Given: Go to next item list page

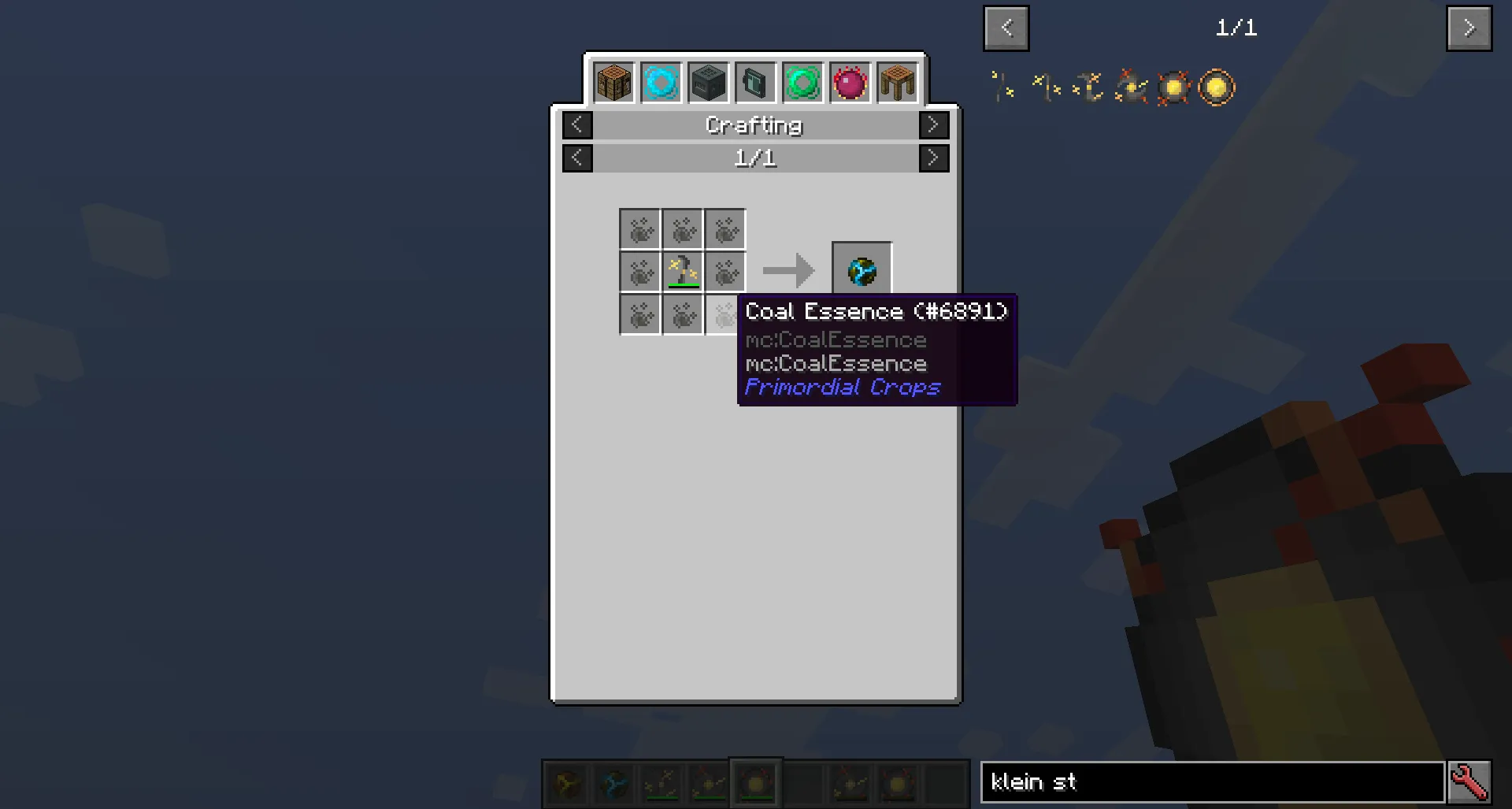Looking at the screenshot, I should (1469, 28).
